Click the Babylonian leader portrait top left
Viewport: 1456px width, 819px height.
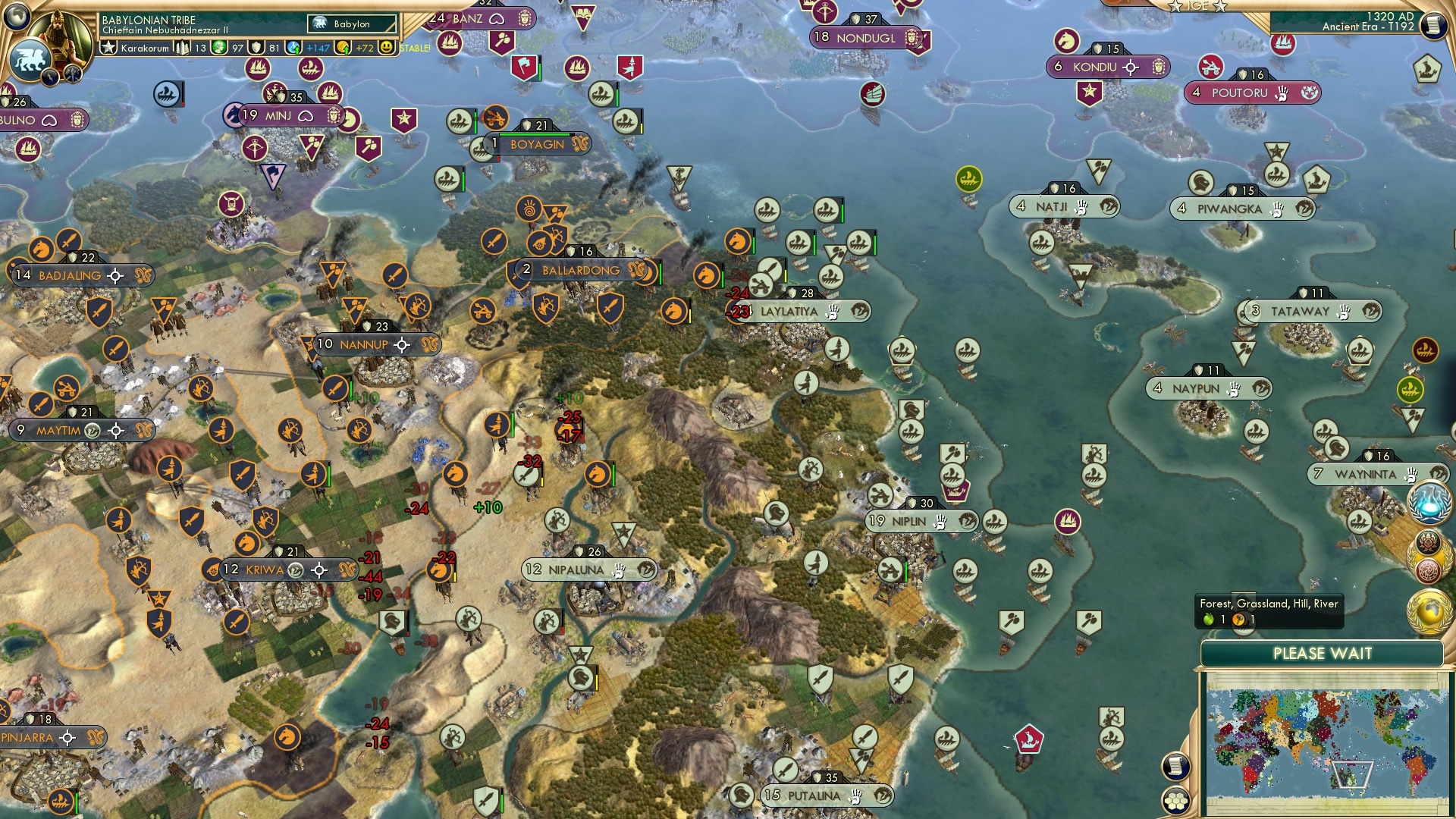(62, 32)
